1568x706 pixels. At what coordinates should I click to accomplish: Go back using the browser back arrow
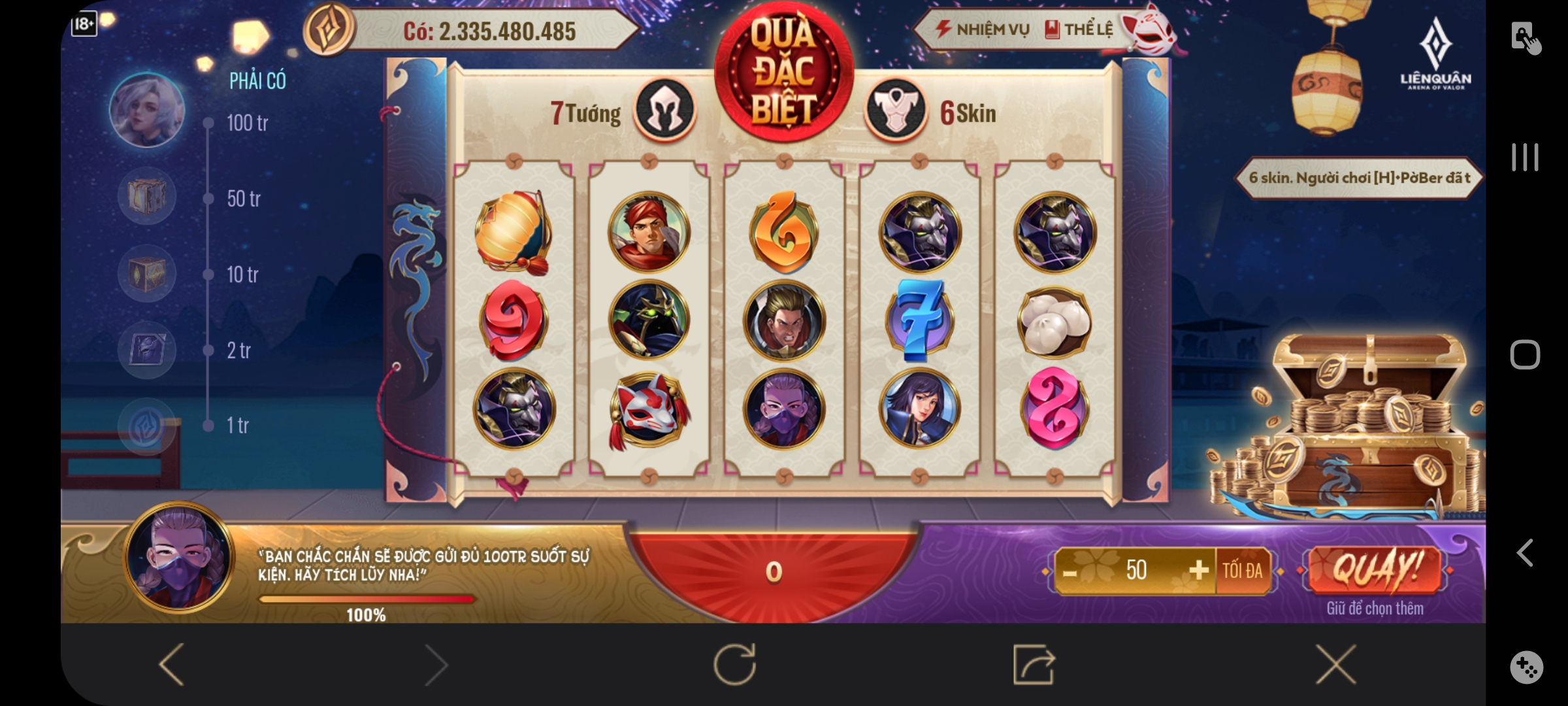tap(172, 664)
